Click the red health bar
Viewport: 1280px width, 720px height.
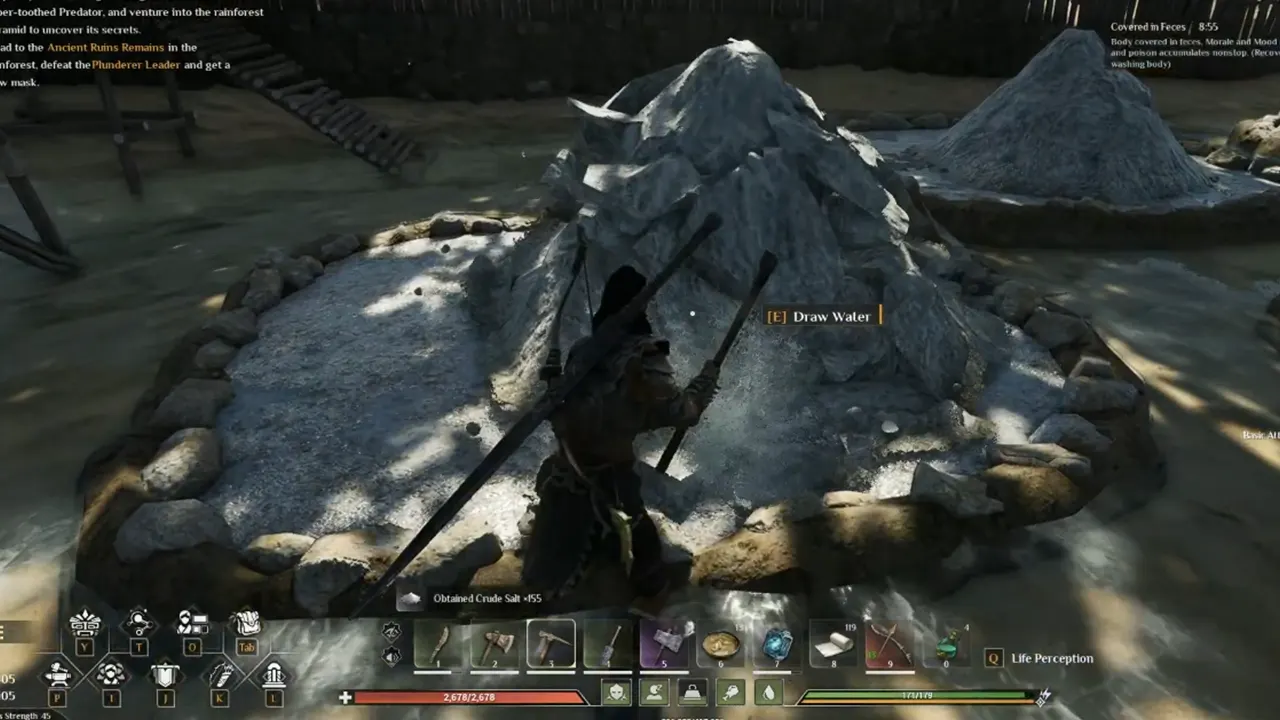pos(470,697)
